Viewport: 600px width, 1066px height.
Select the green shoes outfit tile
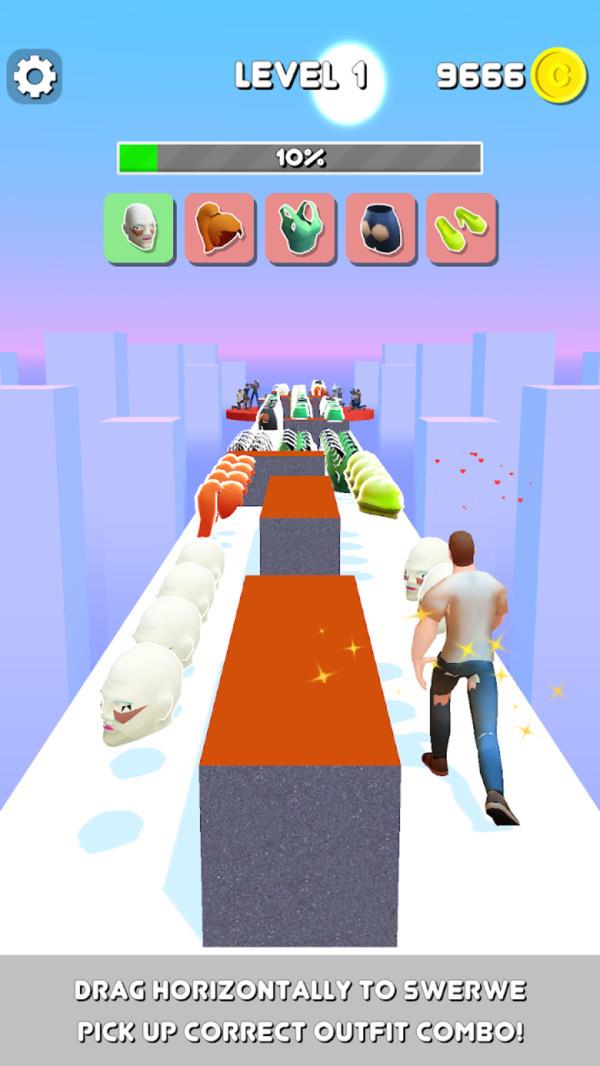click(461, 228)
